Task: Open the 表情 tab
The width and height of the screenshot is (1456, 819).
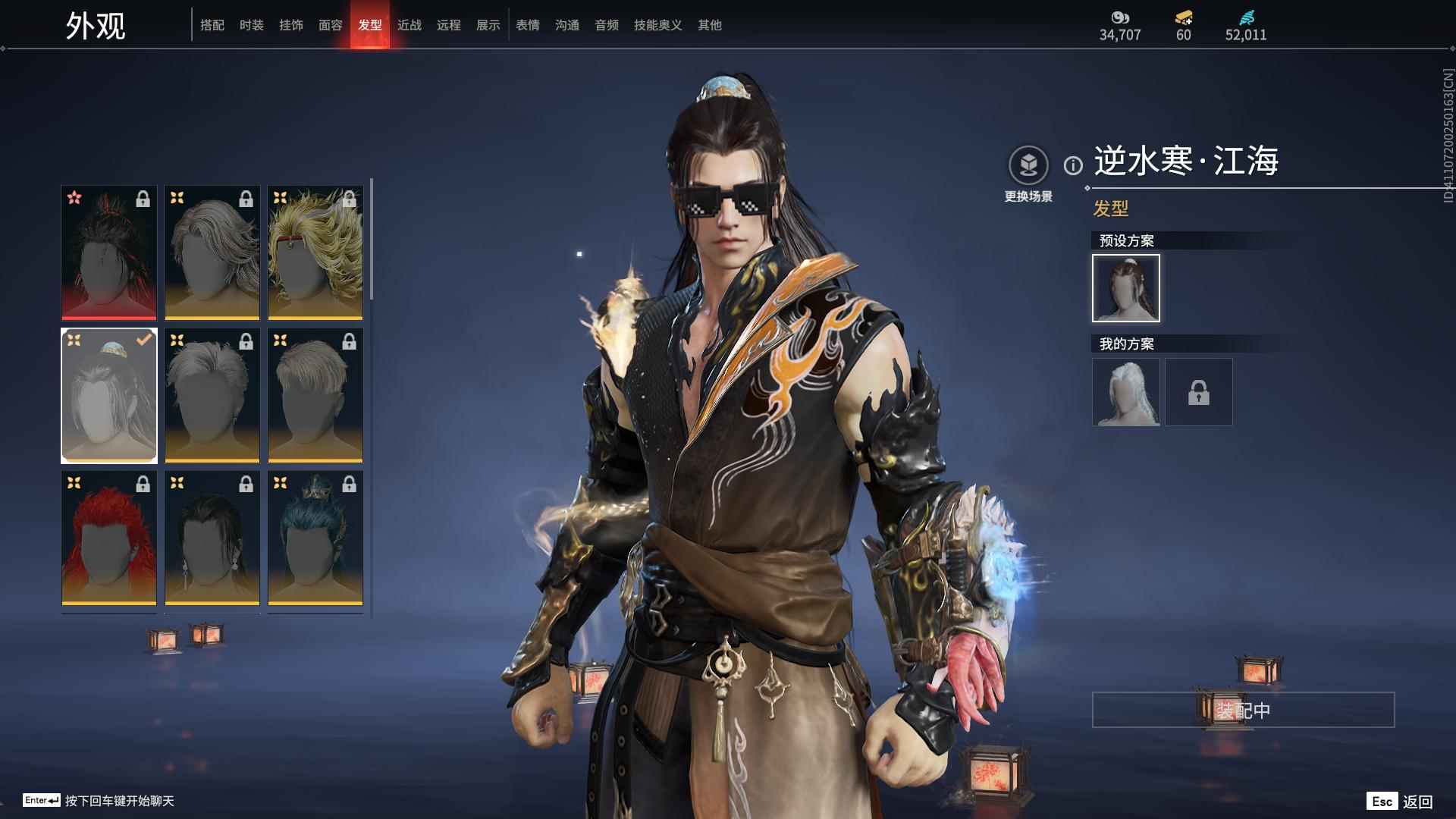Action: click(x=528, y=25)
